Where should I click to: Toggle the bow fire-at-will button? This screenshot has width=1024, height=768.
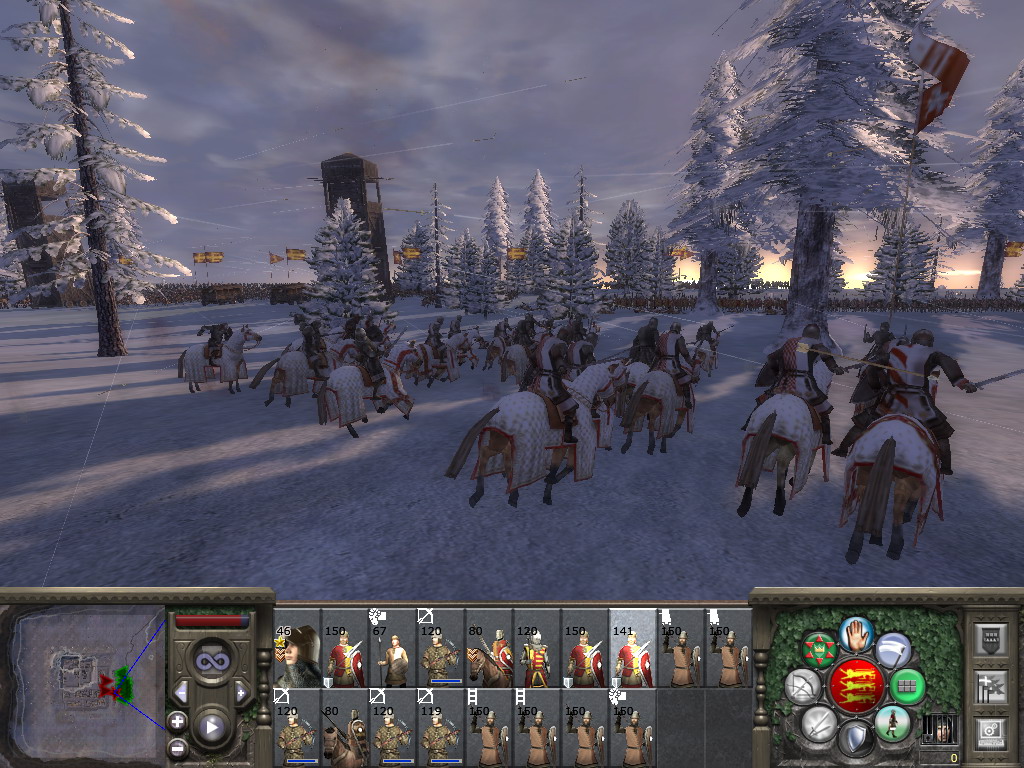click(805, 687)
